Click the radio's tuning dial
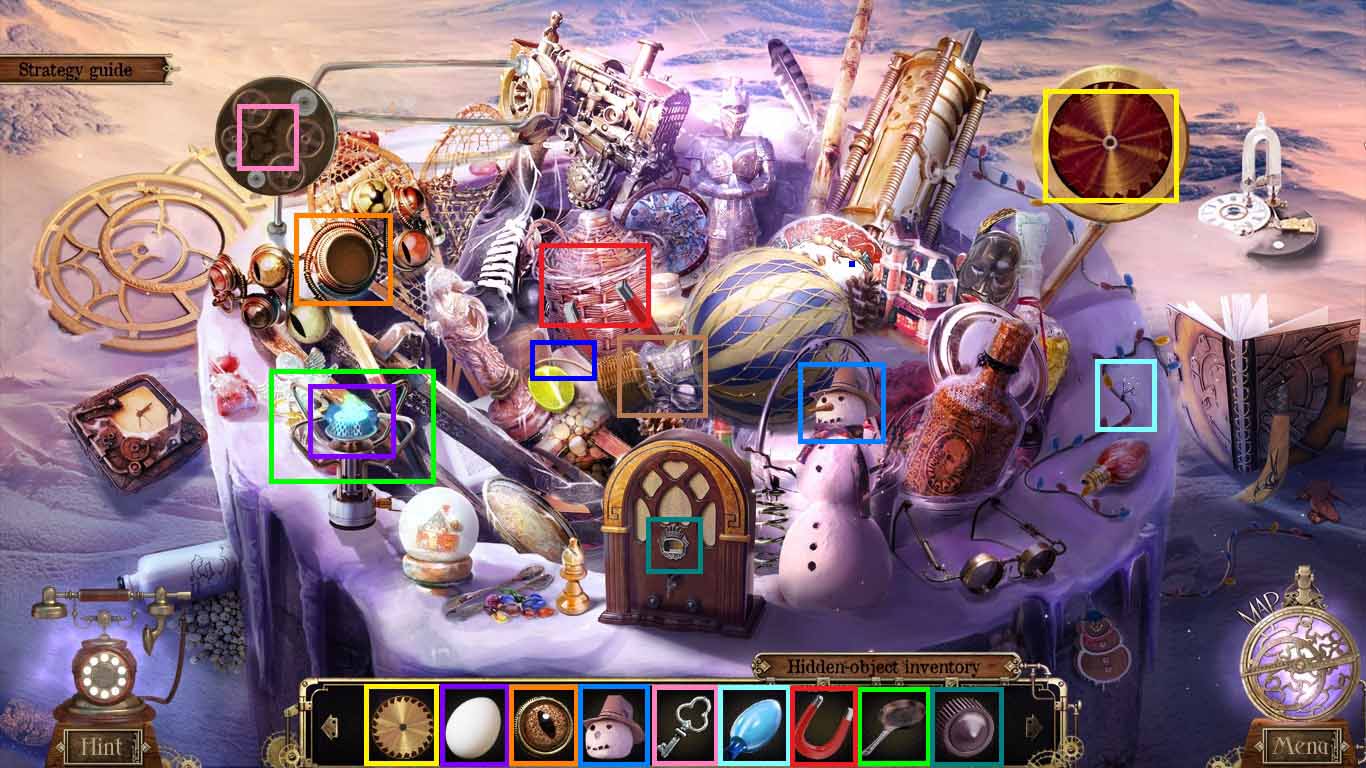Screen dimensions: 1366x768 tap(676, 545)
